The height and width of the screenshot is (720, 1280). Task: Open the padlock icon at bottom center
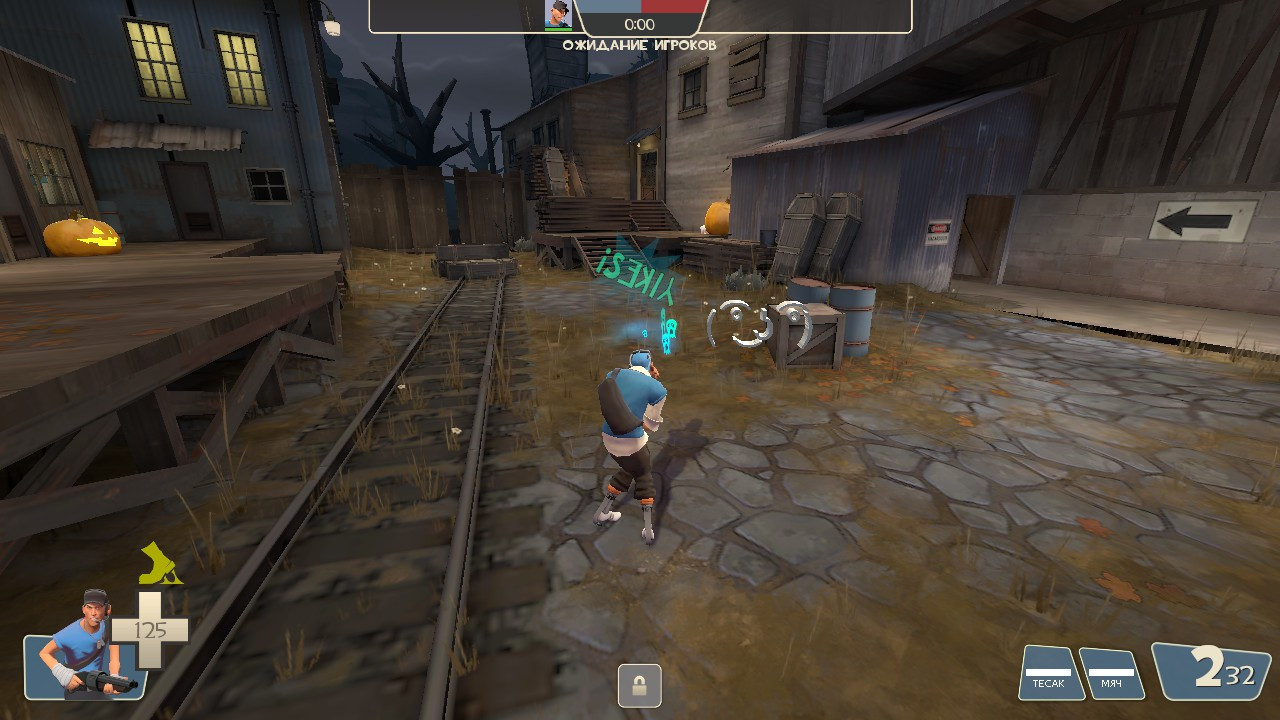[639, 684]
